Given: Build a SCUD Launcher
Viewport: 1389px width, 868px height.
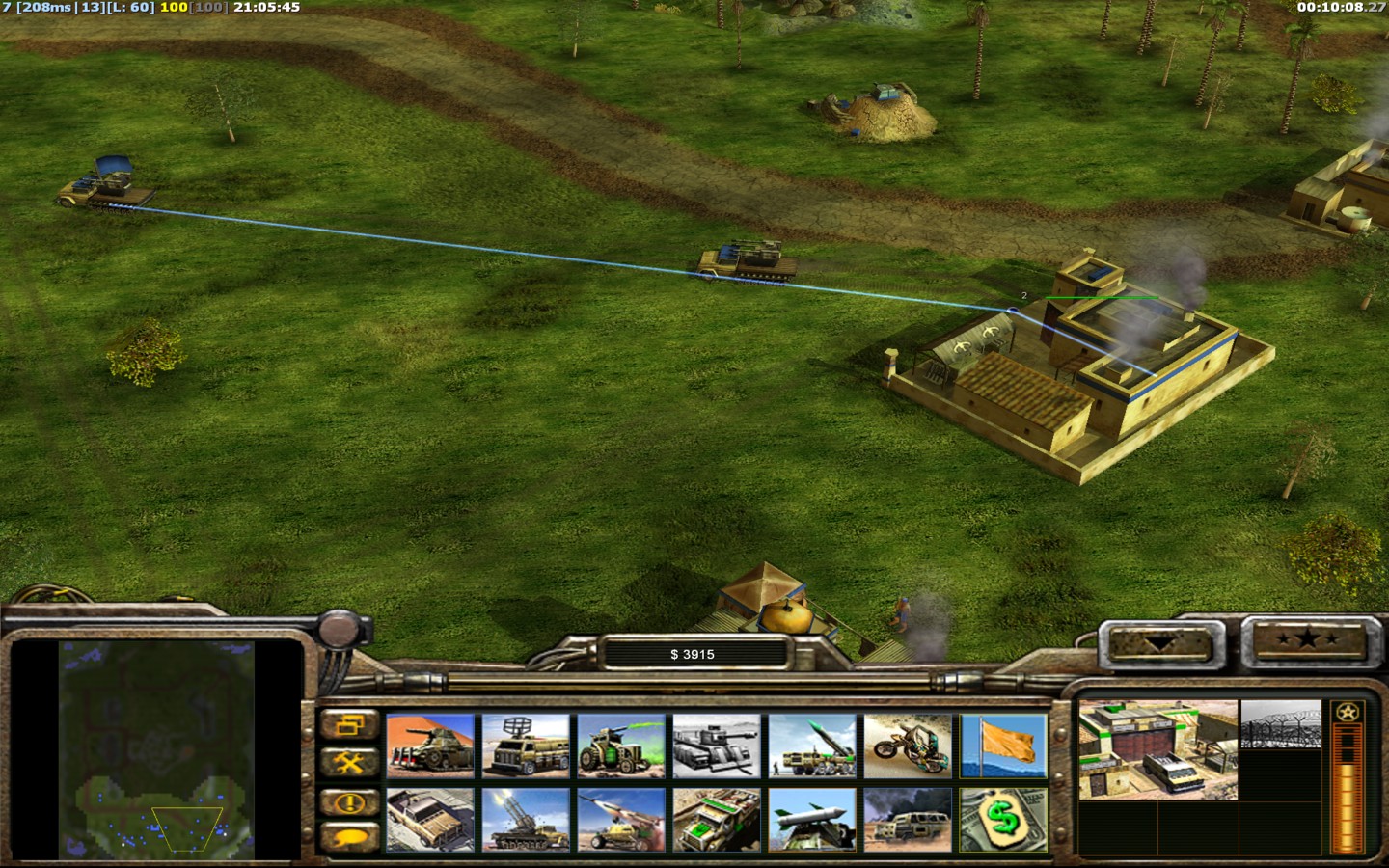Looking at the screenshot, I should [812, 746].
